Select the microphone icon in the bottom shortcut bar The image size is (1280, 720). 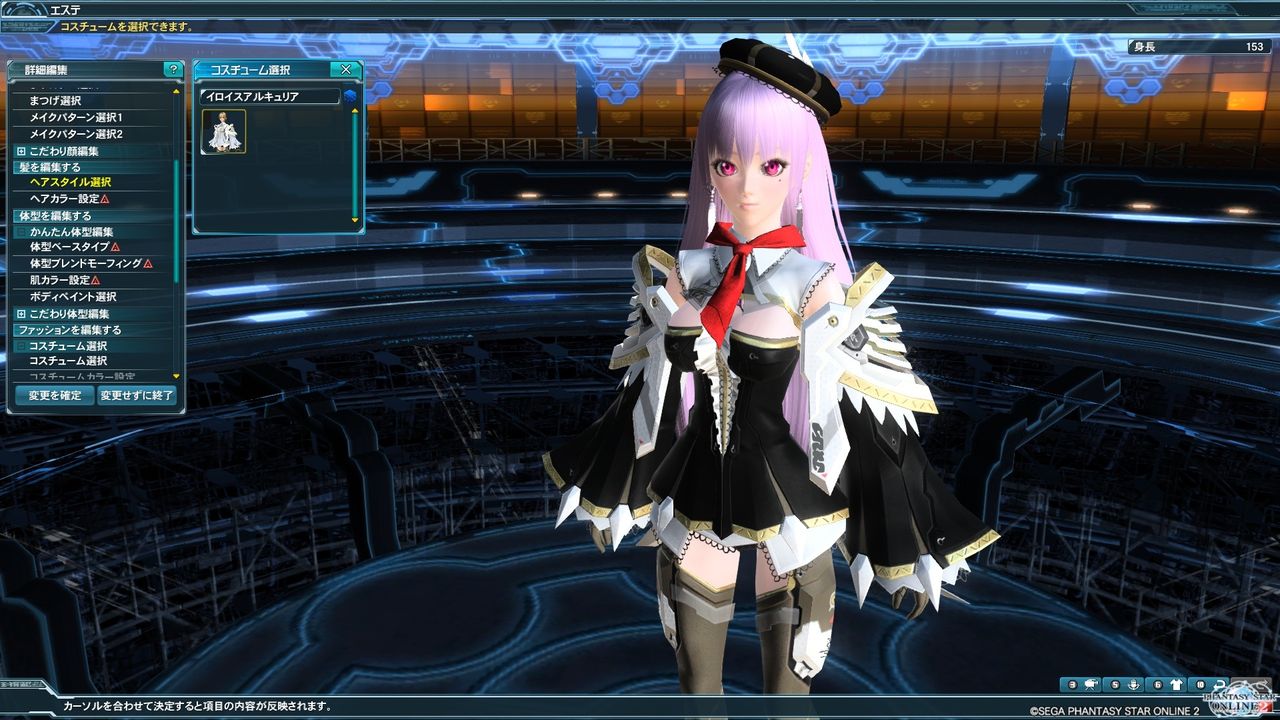click(x=1134, y=685)
